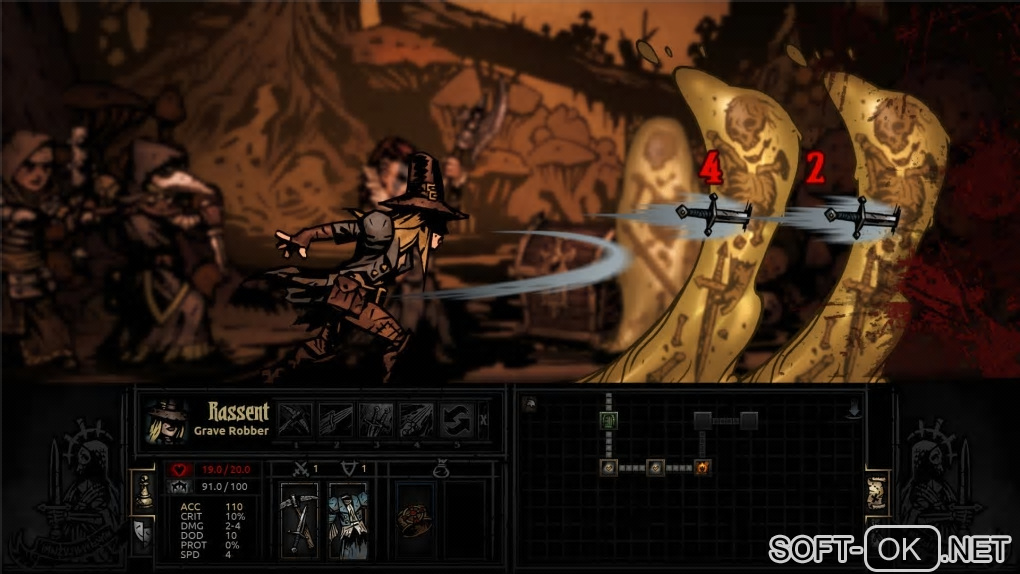Open the map scroll tab
Viewport: 1020px width, 574px height.
[x=877, y=493]
